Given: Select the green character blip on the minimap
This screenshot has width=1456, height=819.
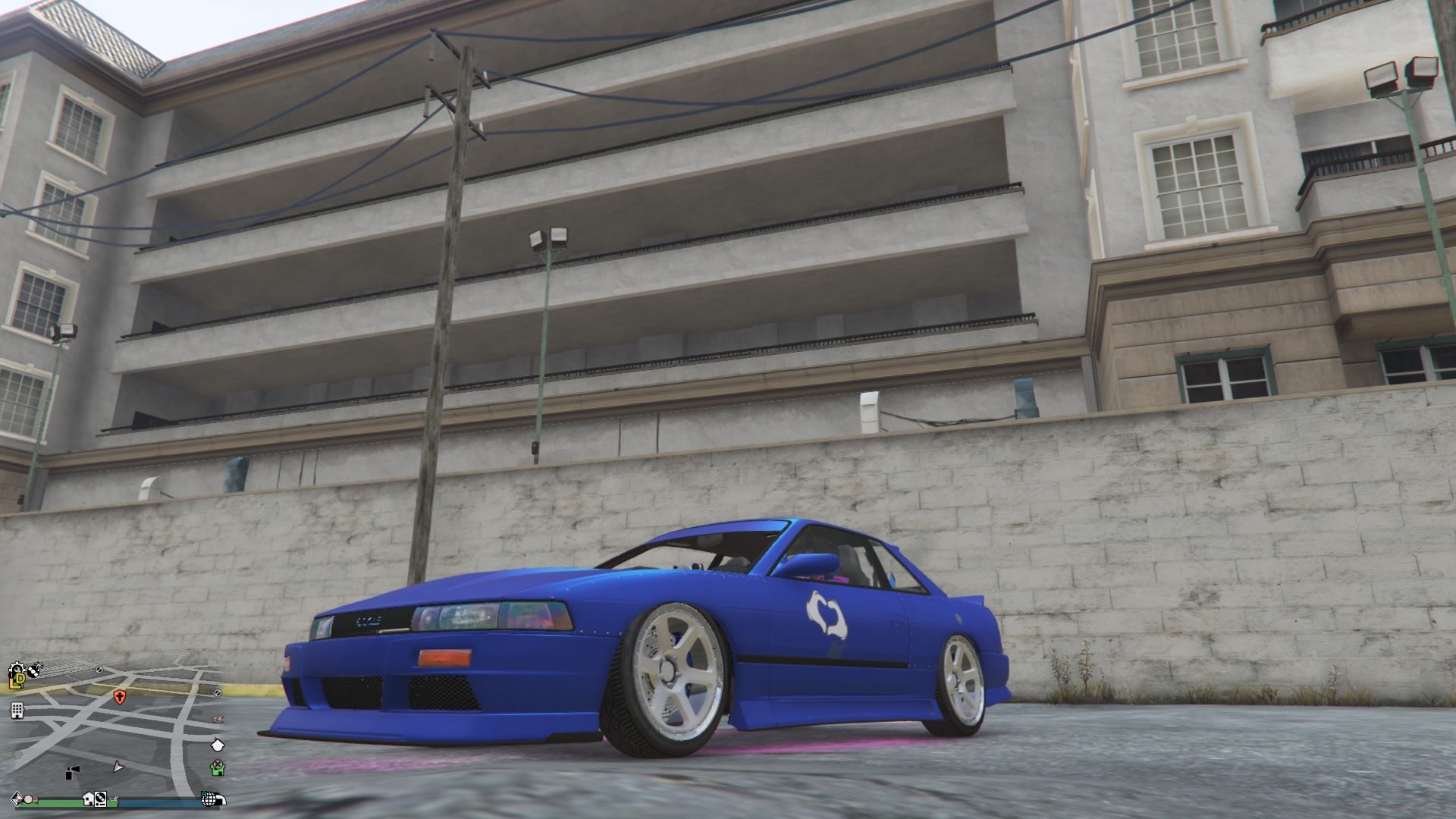Looking at the screenshot, I should point(219,768).
